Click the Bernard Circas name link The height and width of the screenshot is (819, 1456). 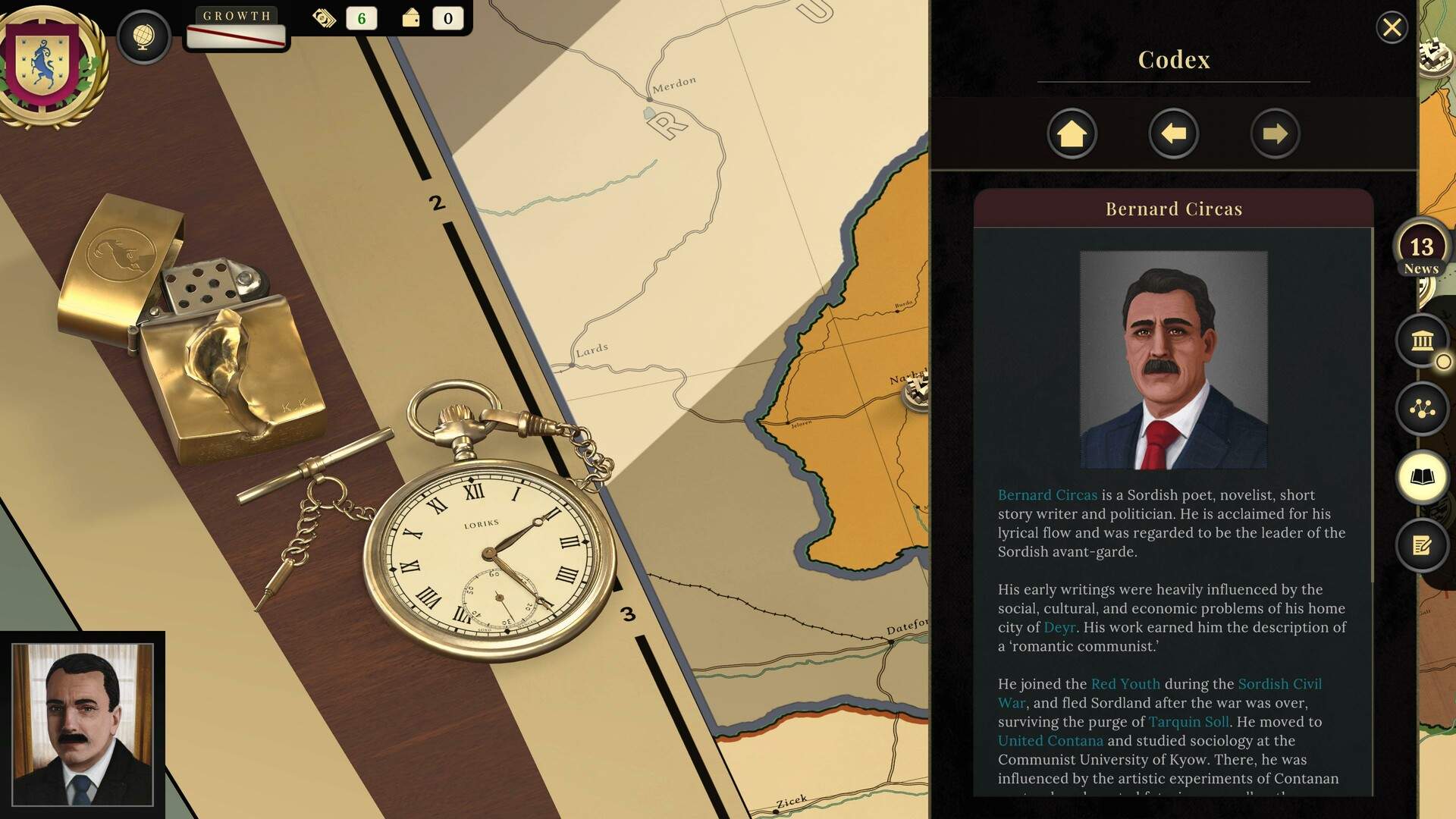(x=1047, y=495)
